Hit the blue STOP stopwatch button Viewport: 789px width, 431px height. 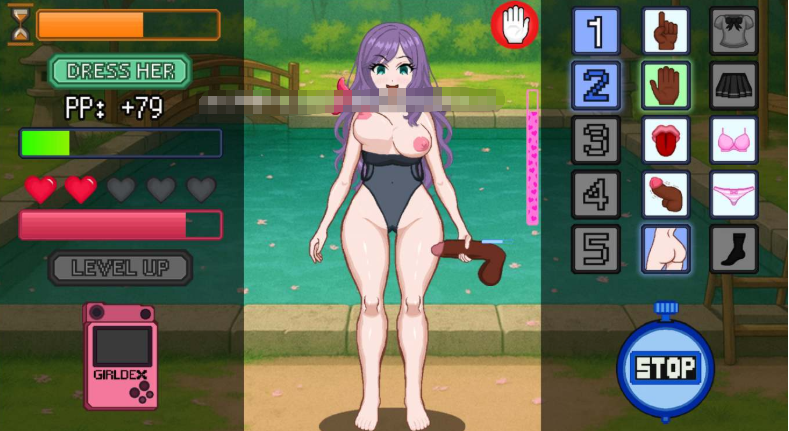coord(665,367)
